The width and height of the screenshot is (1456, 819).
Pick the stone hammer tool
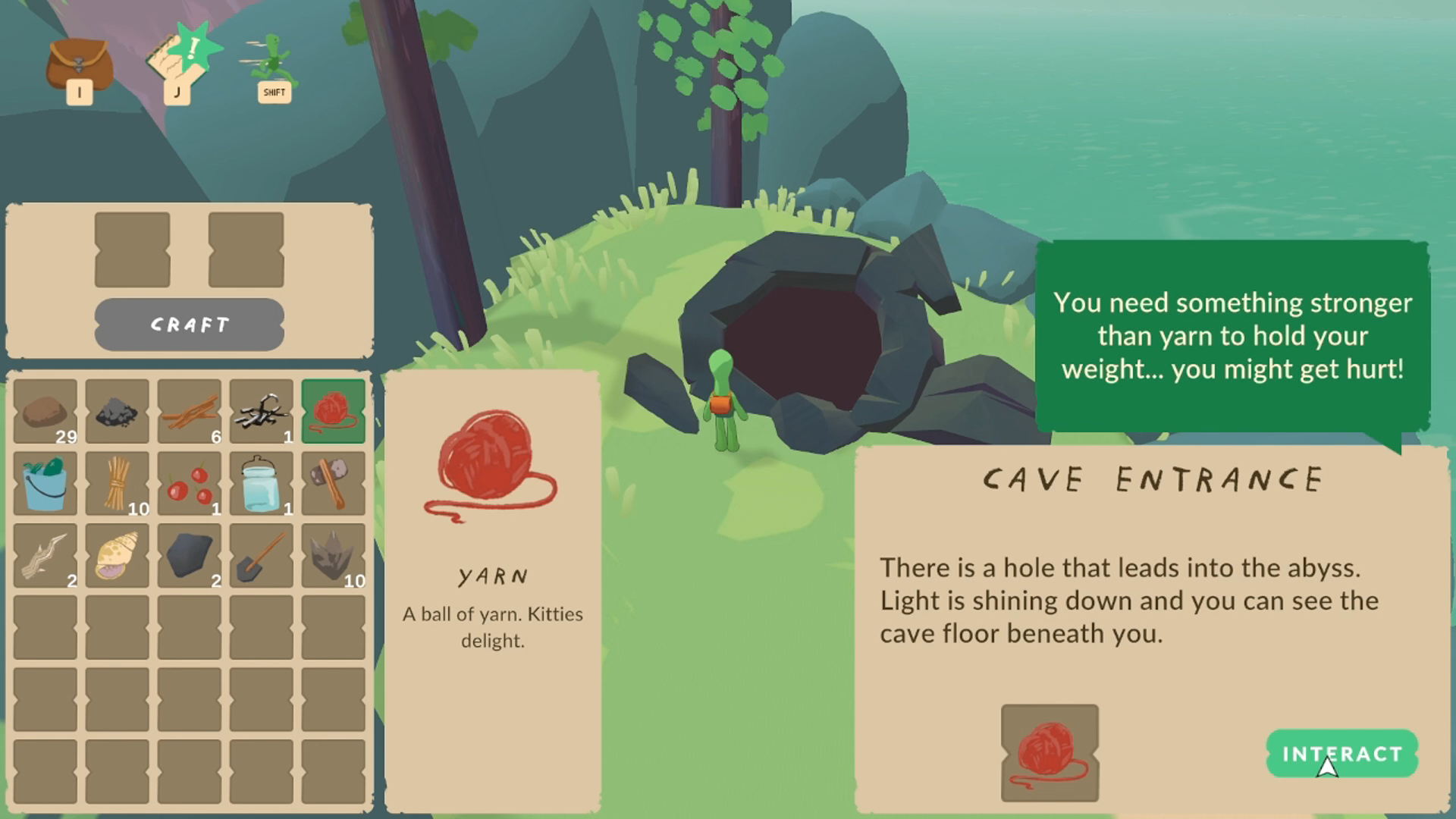point(333,483)
